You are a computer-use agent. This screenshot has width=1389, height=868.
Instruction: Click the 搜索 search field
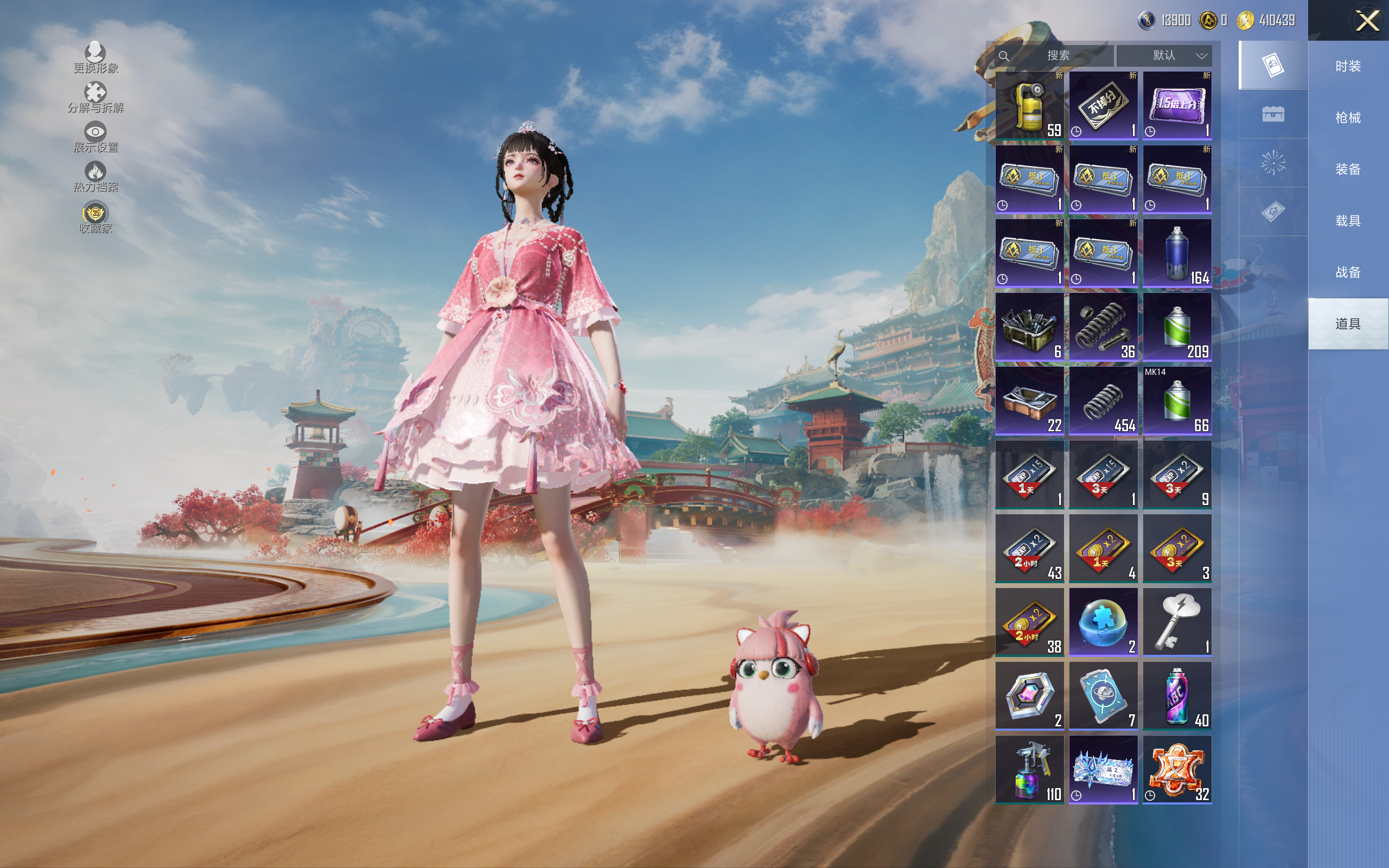[x=1057, y=56]
